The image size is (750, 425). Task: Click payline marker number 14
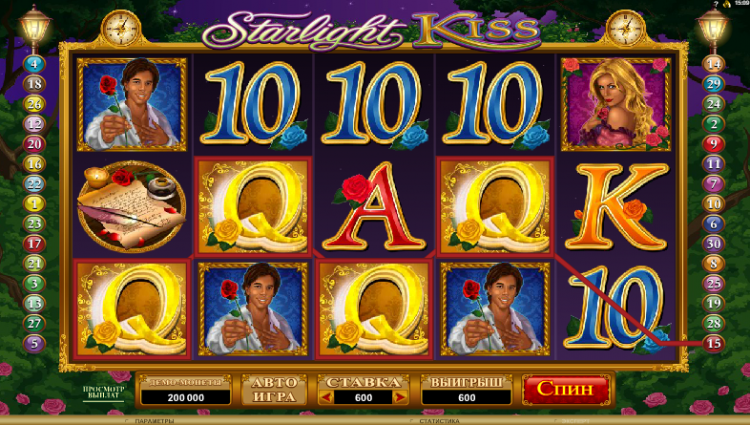714,62
